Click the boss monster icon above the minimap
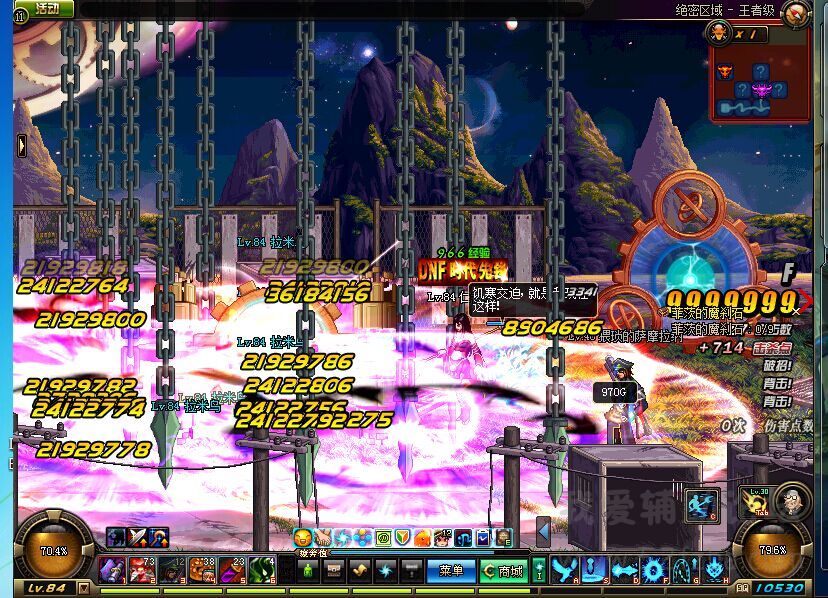This screenshot has width=828, height=598. [x=718, y=32]
